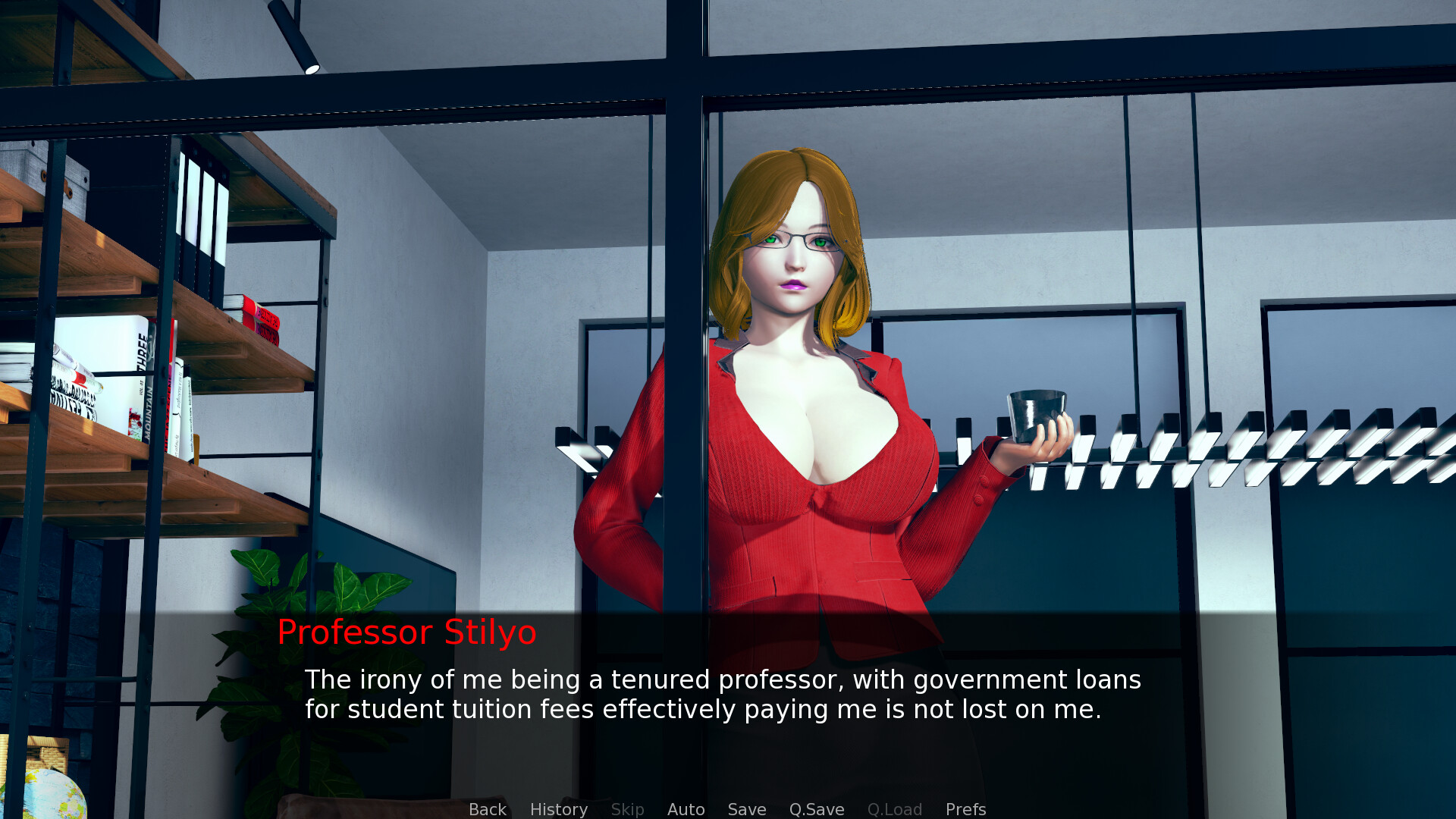Open the Save menu
Image resolution: width=1456 pixels, height=819 pixels.
pos(746,809)
